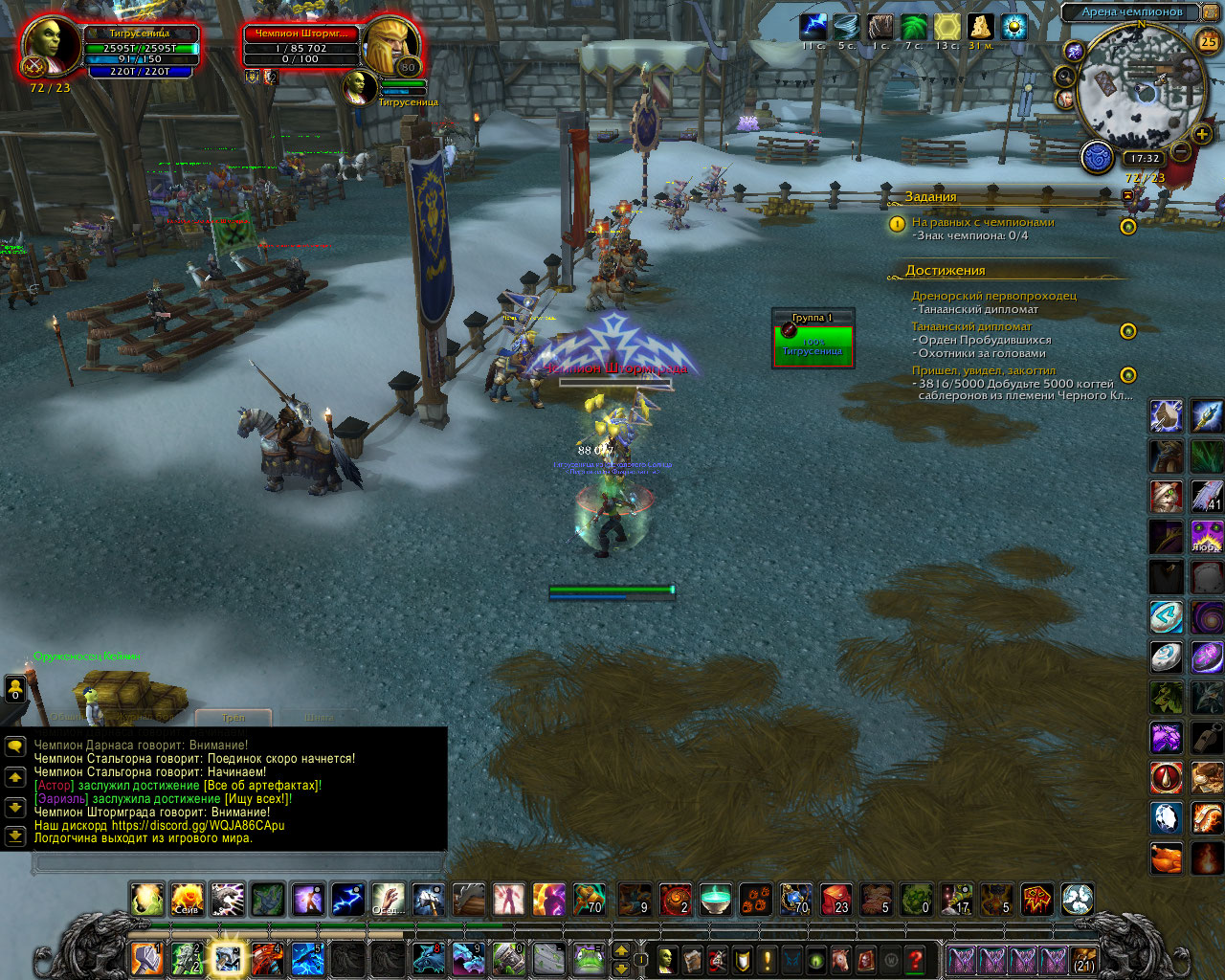This screenshot has height=980, width=1225.
Task: Use the roast chicken food item
Action: 1166,858
